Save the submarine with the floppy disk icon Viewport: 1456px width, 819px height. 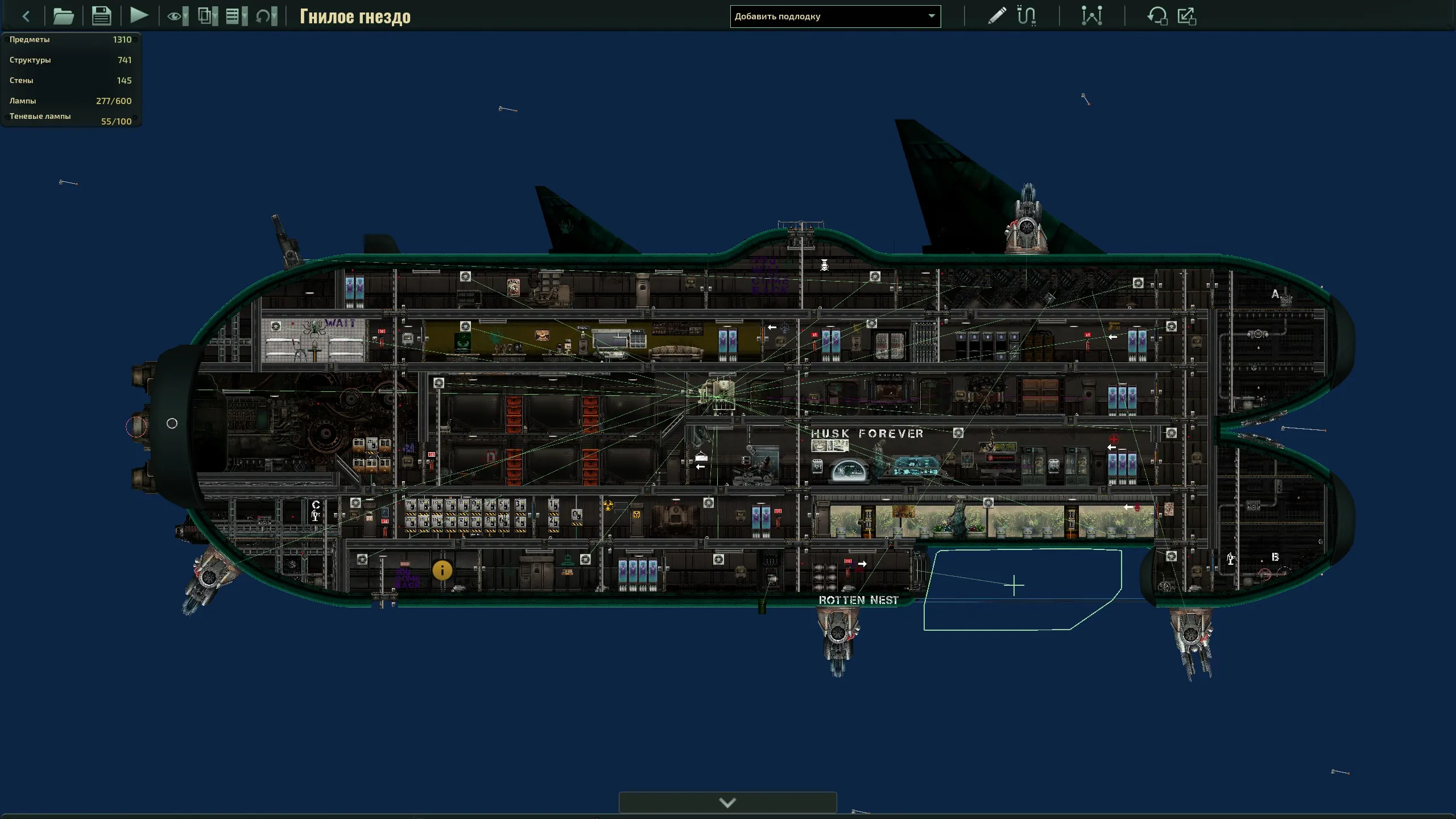[x=101, y=16]
